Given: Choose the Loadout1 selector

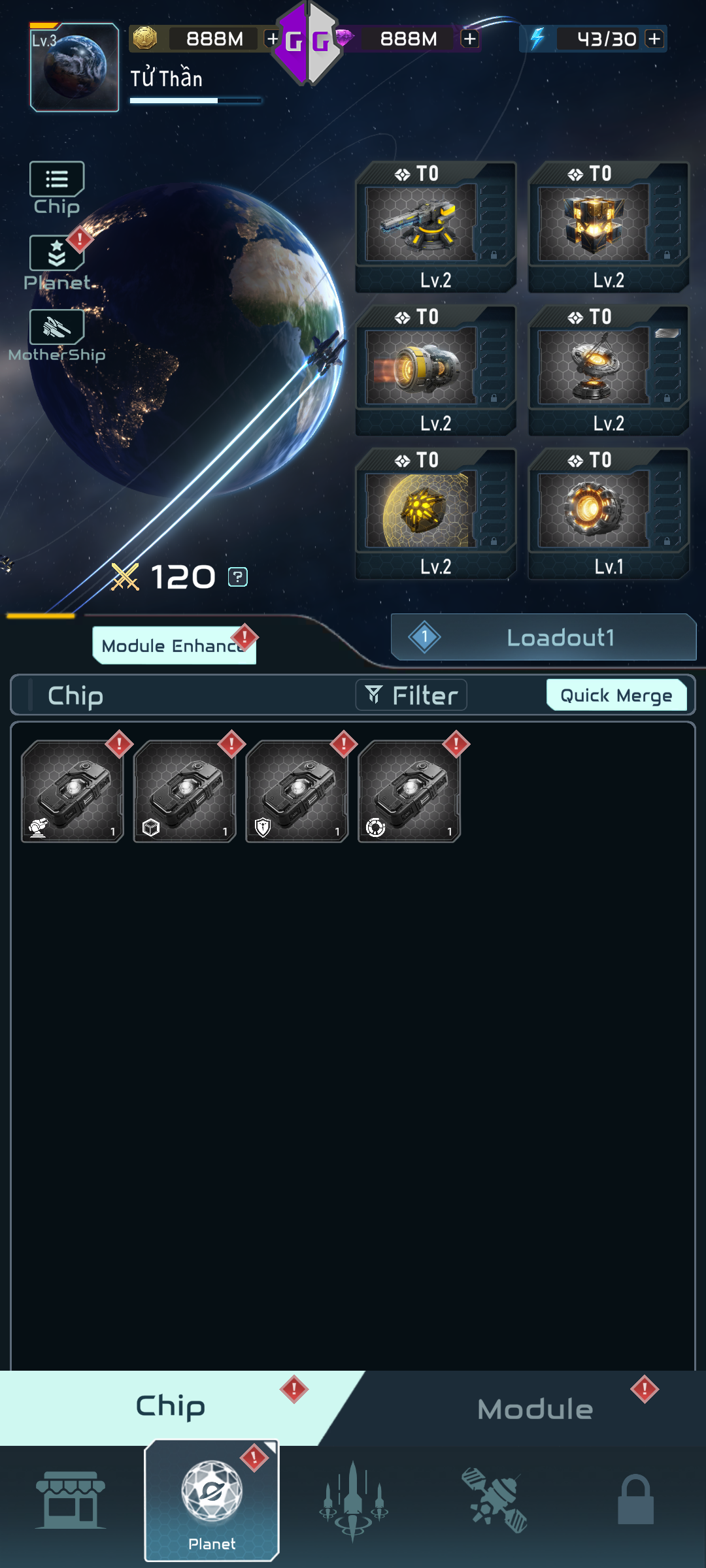Looking at the screenshot, I should (543, 637).
